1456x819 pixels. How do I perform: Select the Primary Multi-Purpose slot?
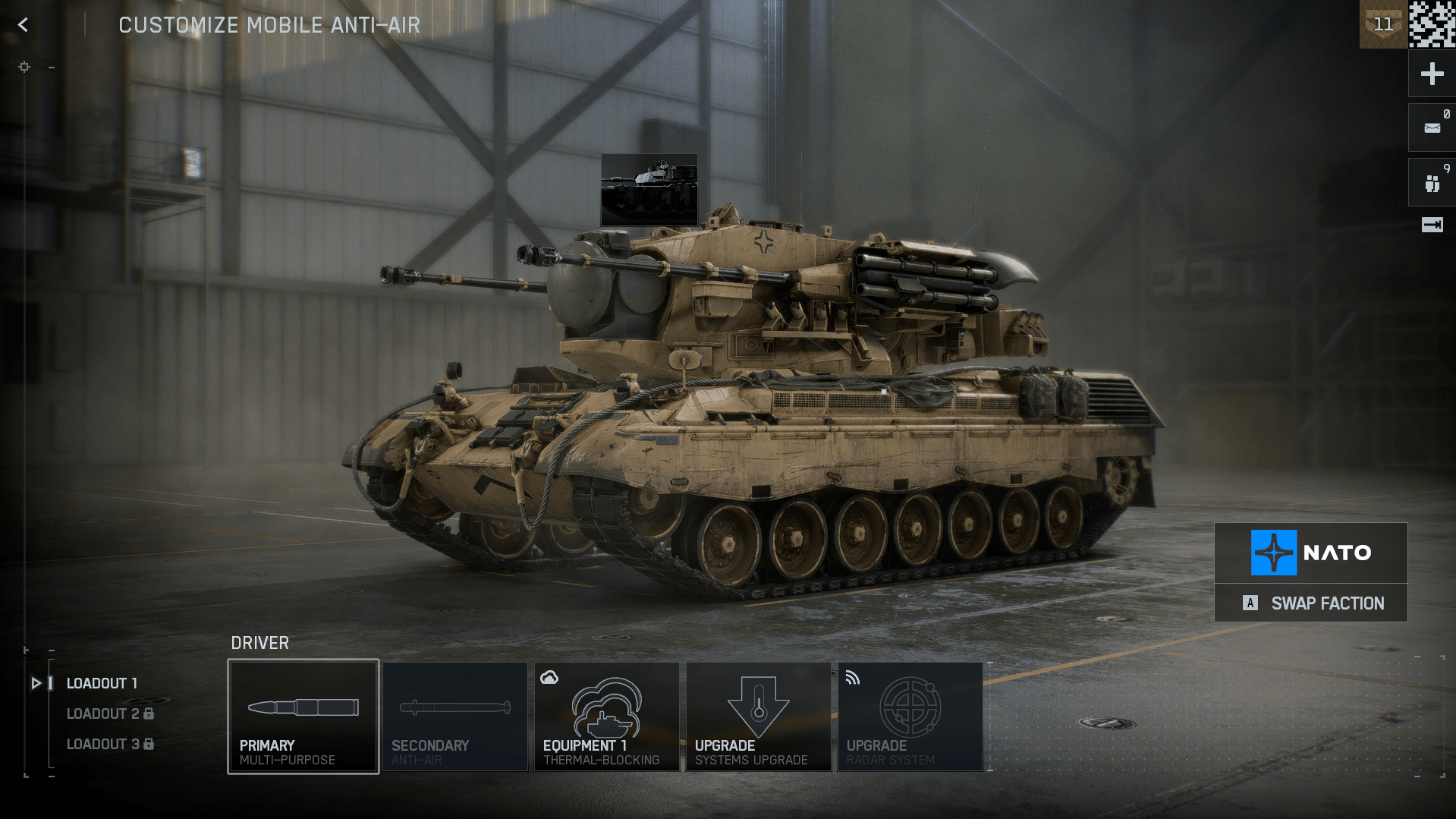pos(303,717)
